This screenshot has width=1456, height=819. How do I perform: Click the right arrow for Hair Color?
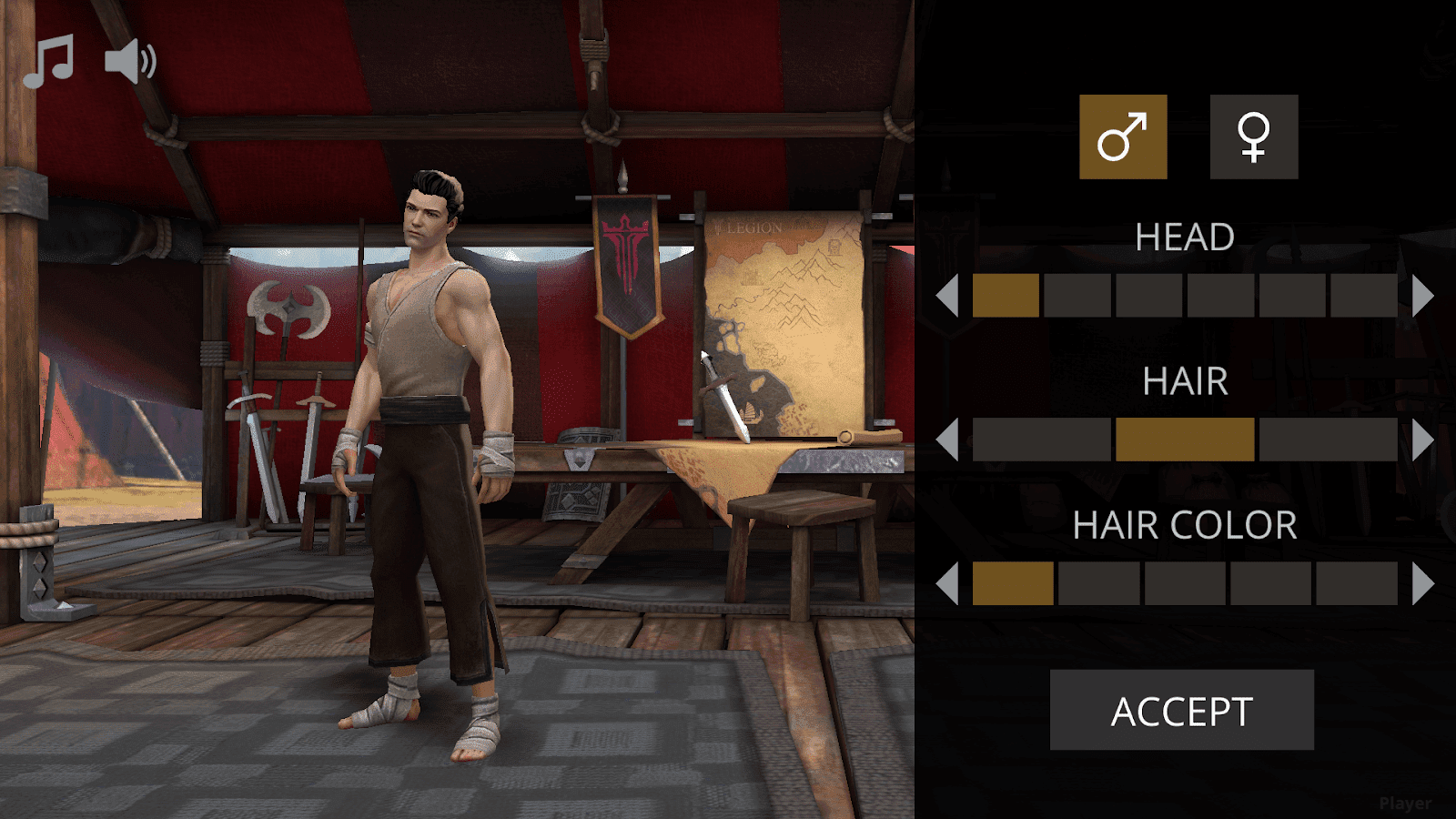click(1422, 583)
